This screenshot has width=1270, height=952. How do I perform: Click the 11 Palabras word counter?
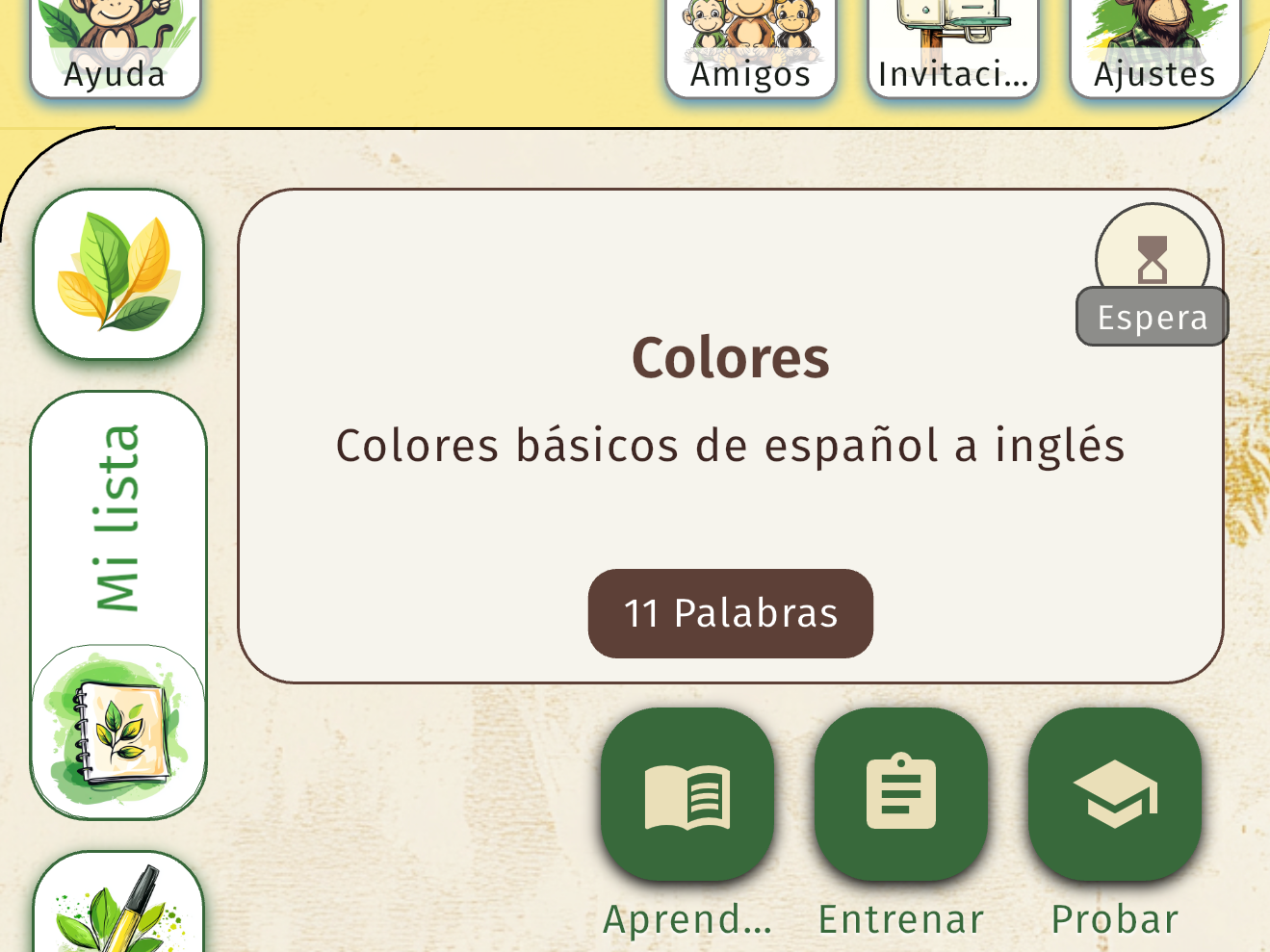click(730, 613)
